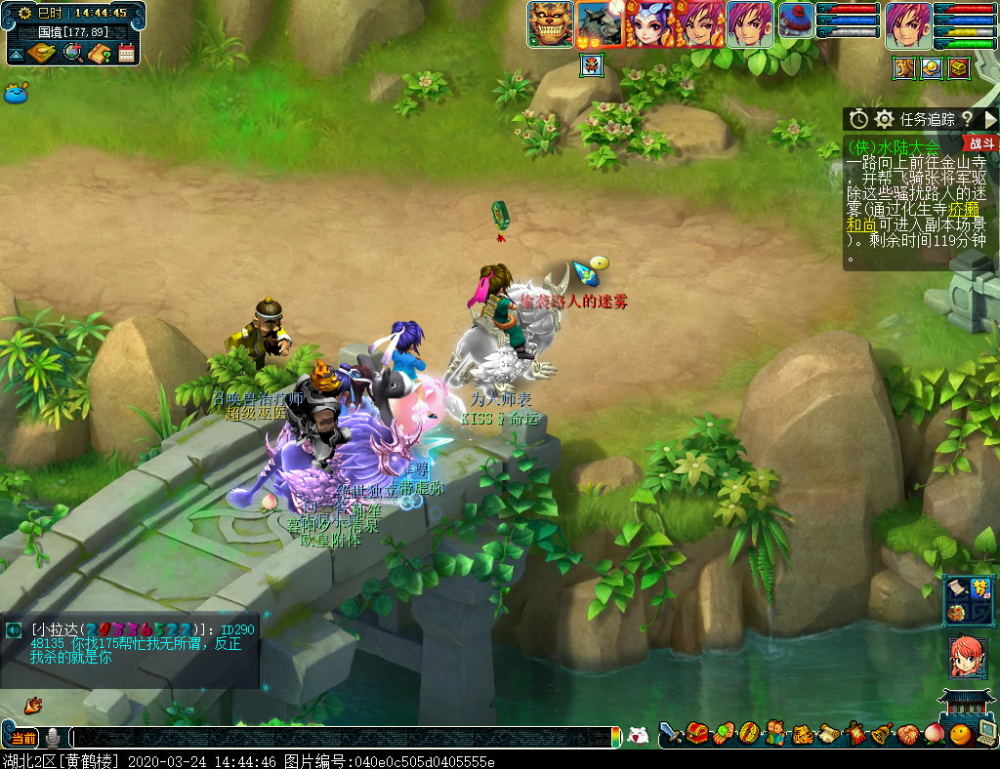The image size is (1000, 769).
Task: Open the attack sword icon in toolbar
Action: pyautogui.click(x=671, y=735)
